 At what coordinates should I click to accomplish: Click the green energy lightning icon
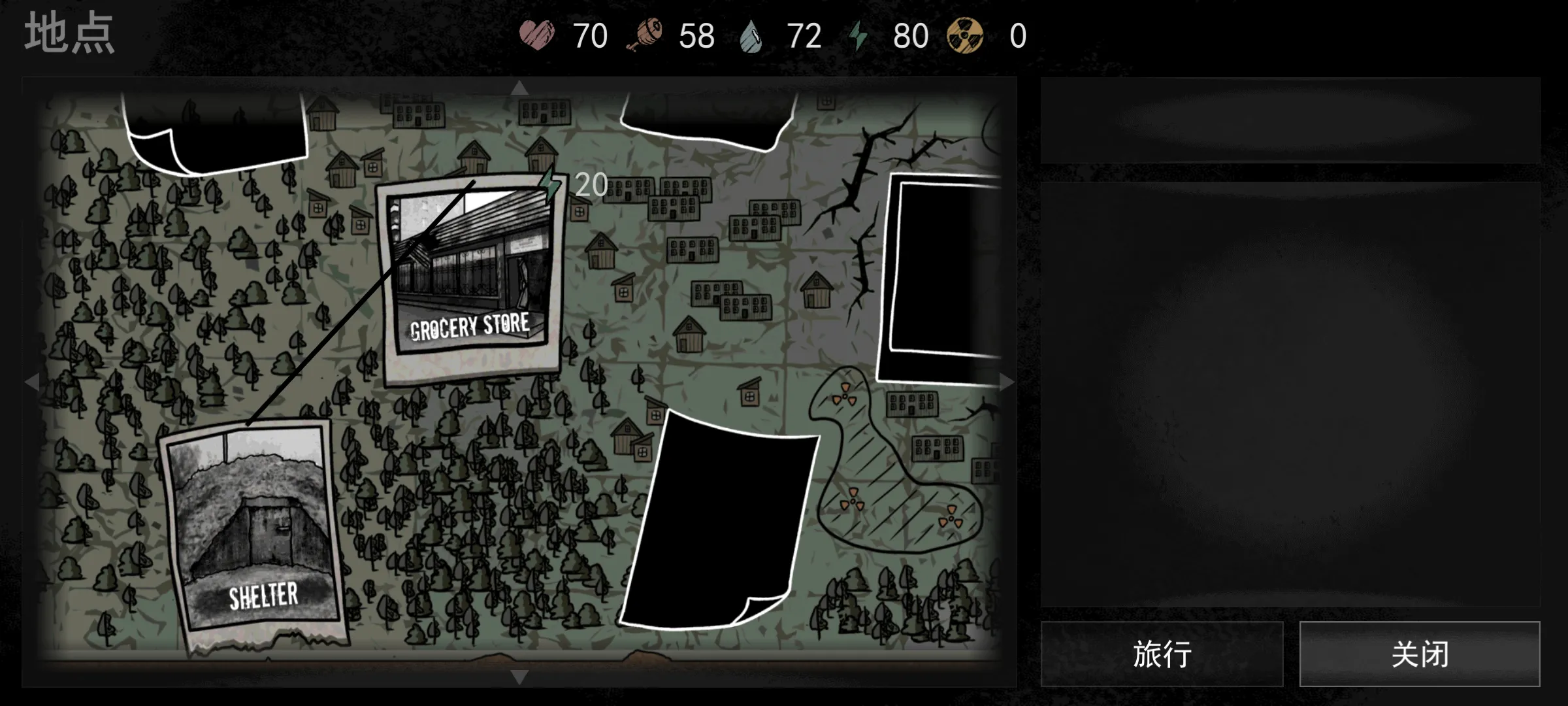[857, 36]
